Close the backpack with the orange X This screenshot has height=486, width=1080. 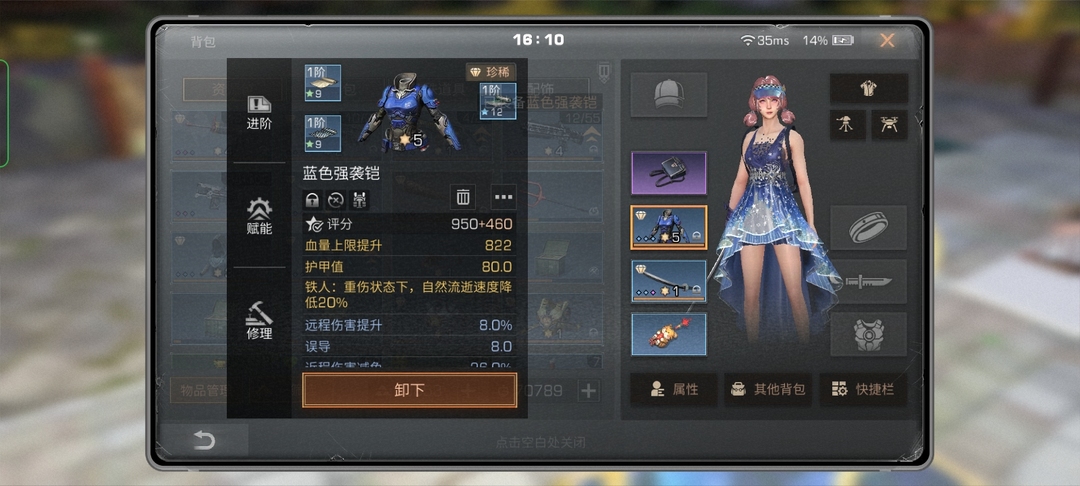887,41
